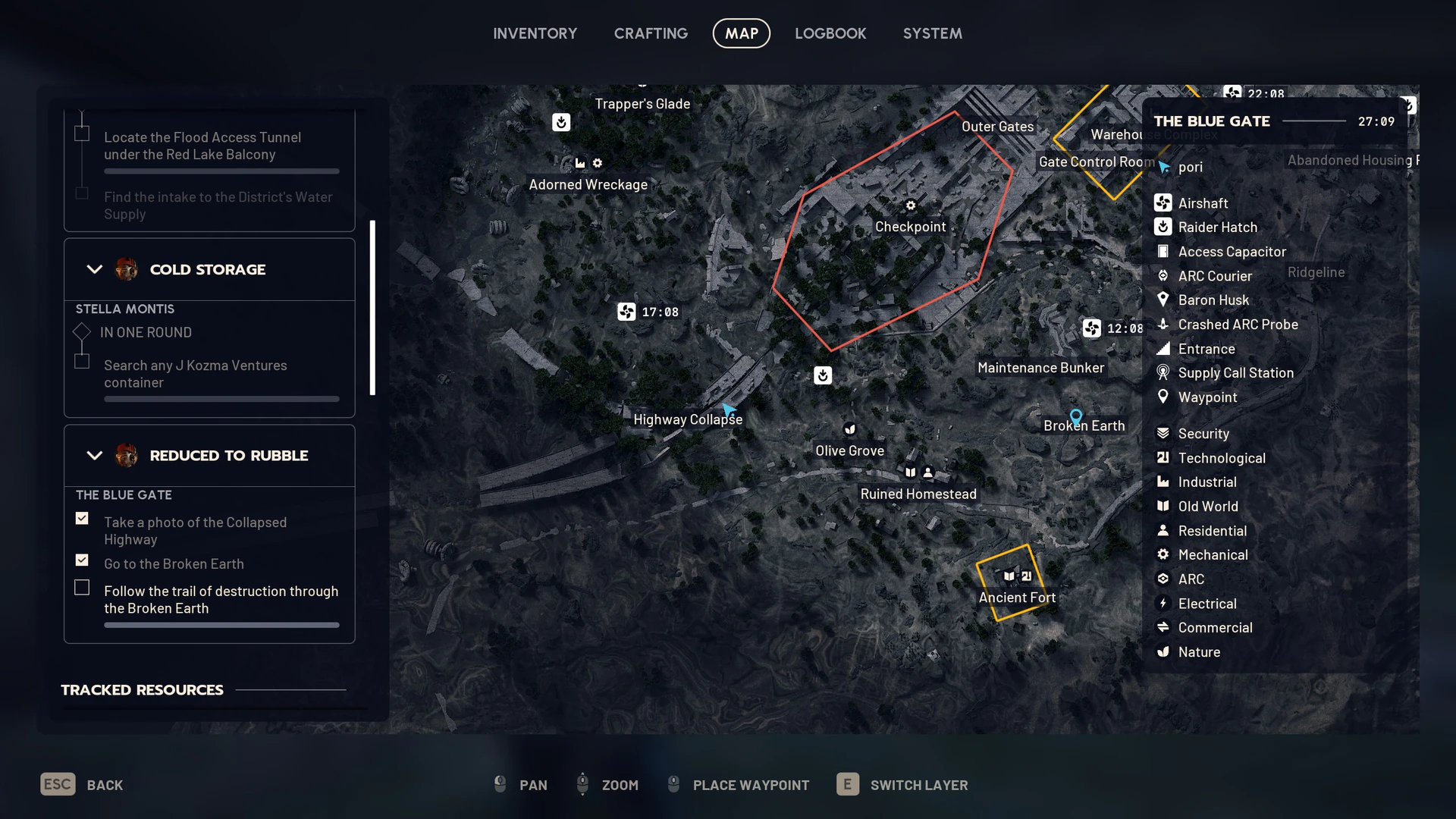
Task: Click the Broken Earth waypoint marker
Action: pyautogui.click(x=1075, y=416)
